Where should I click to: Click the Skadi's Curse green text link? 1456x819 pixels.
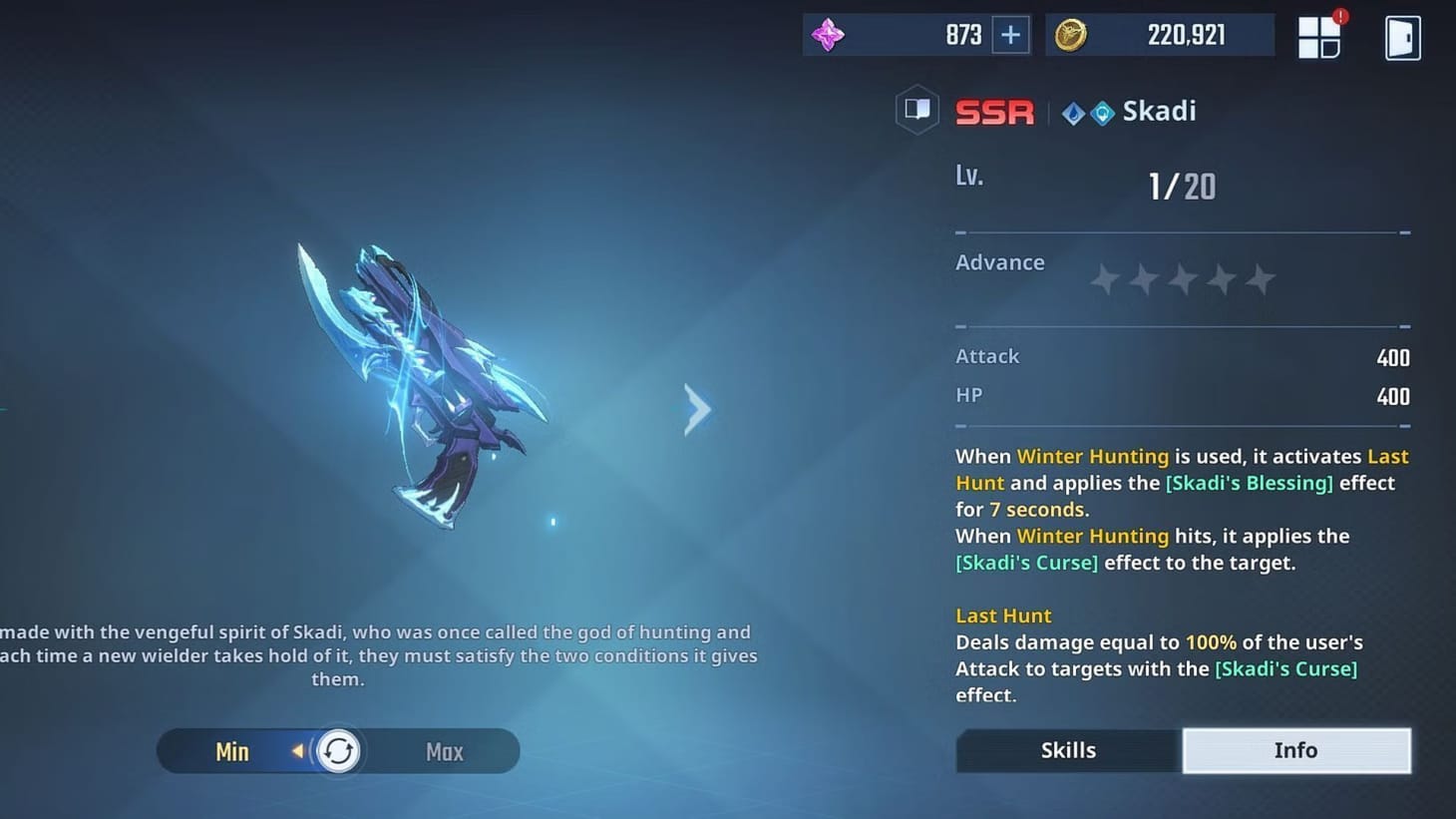point(1026,562)
